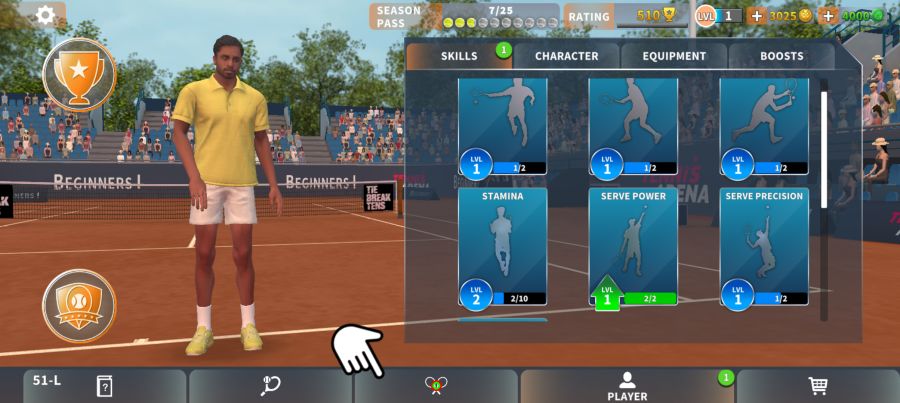Click the skills panel scrollbar
The height and width of the screenshot is (403, 900).
tap(824, 150)
